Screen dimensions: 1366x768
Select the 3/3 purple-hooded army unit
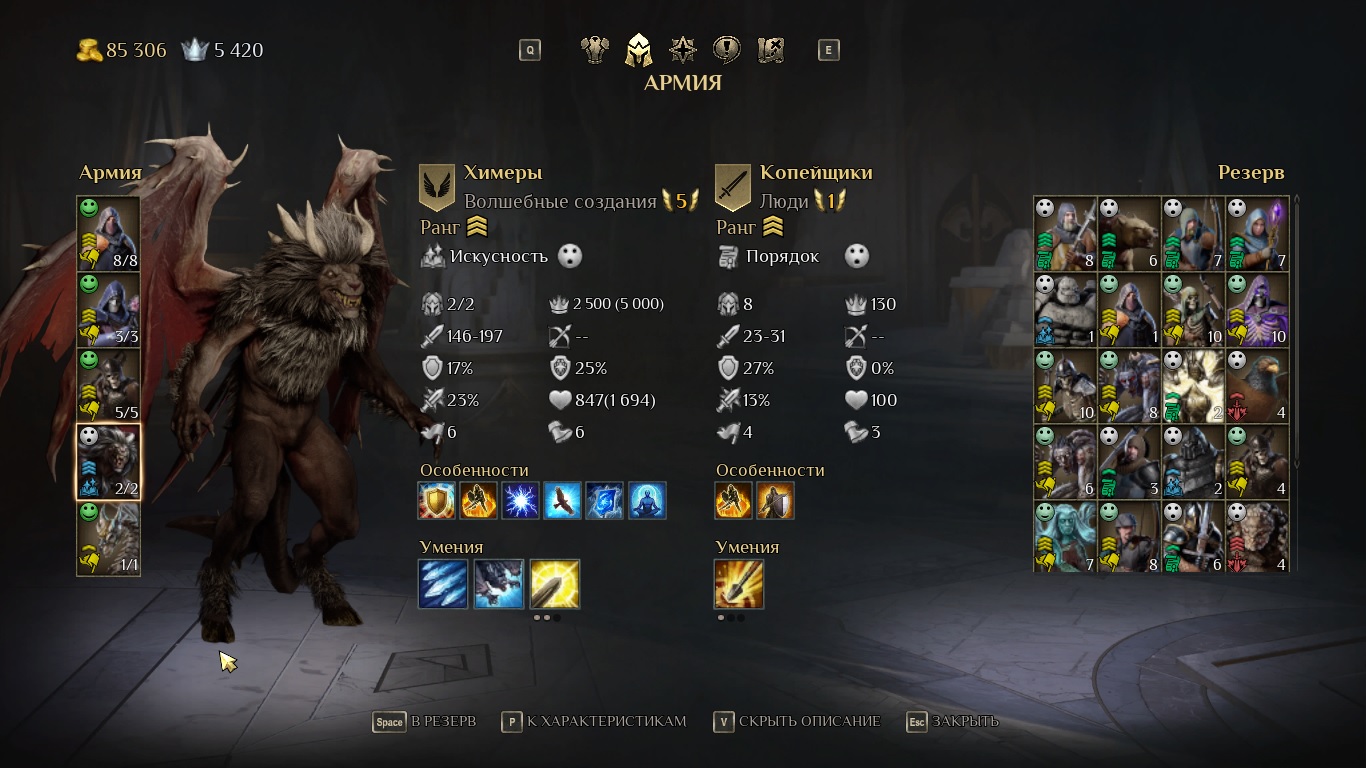109,309
